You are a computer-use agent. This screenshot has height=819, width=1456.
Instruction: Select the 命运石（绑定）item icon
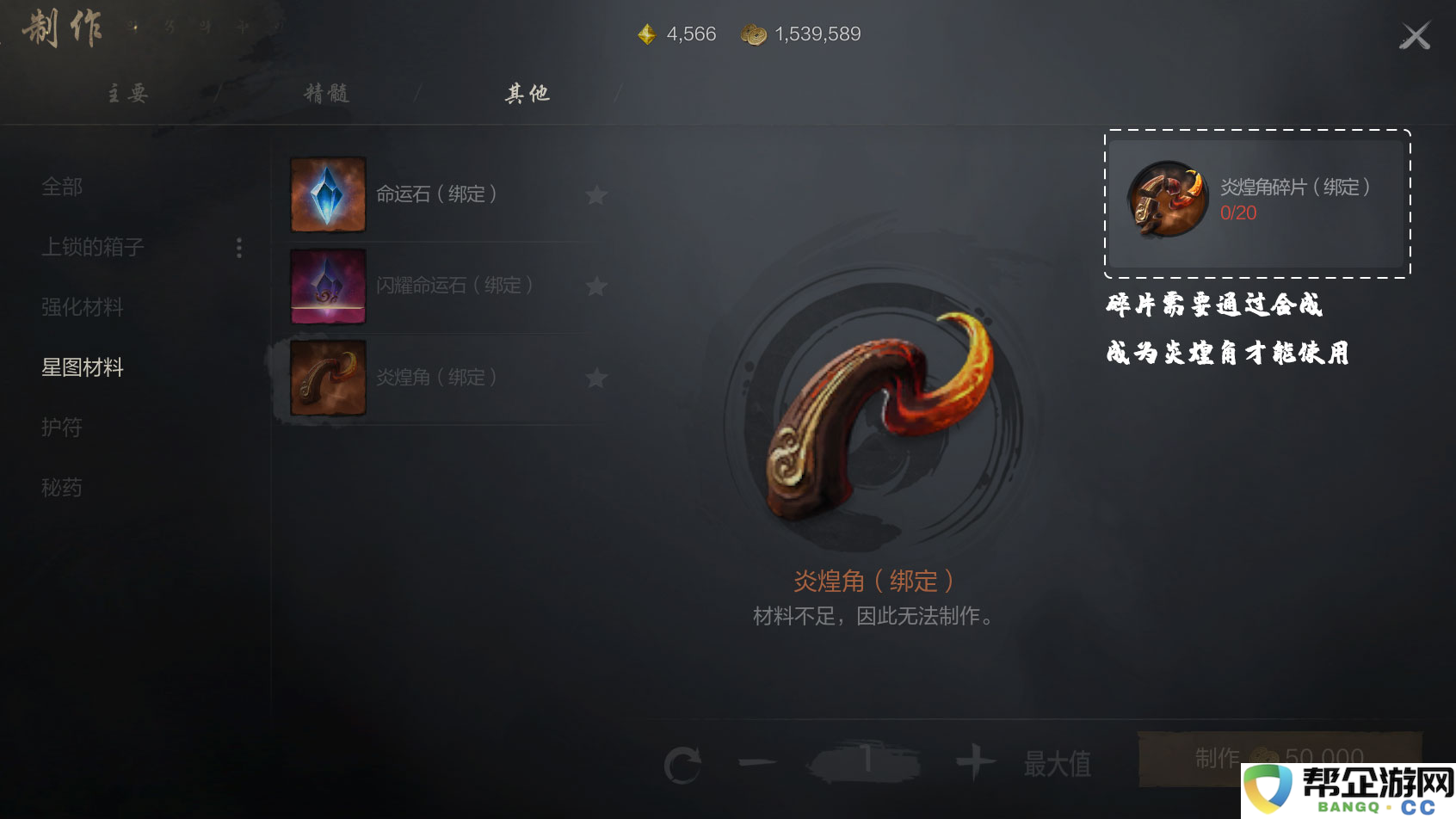pos(328,195)
